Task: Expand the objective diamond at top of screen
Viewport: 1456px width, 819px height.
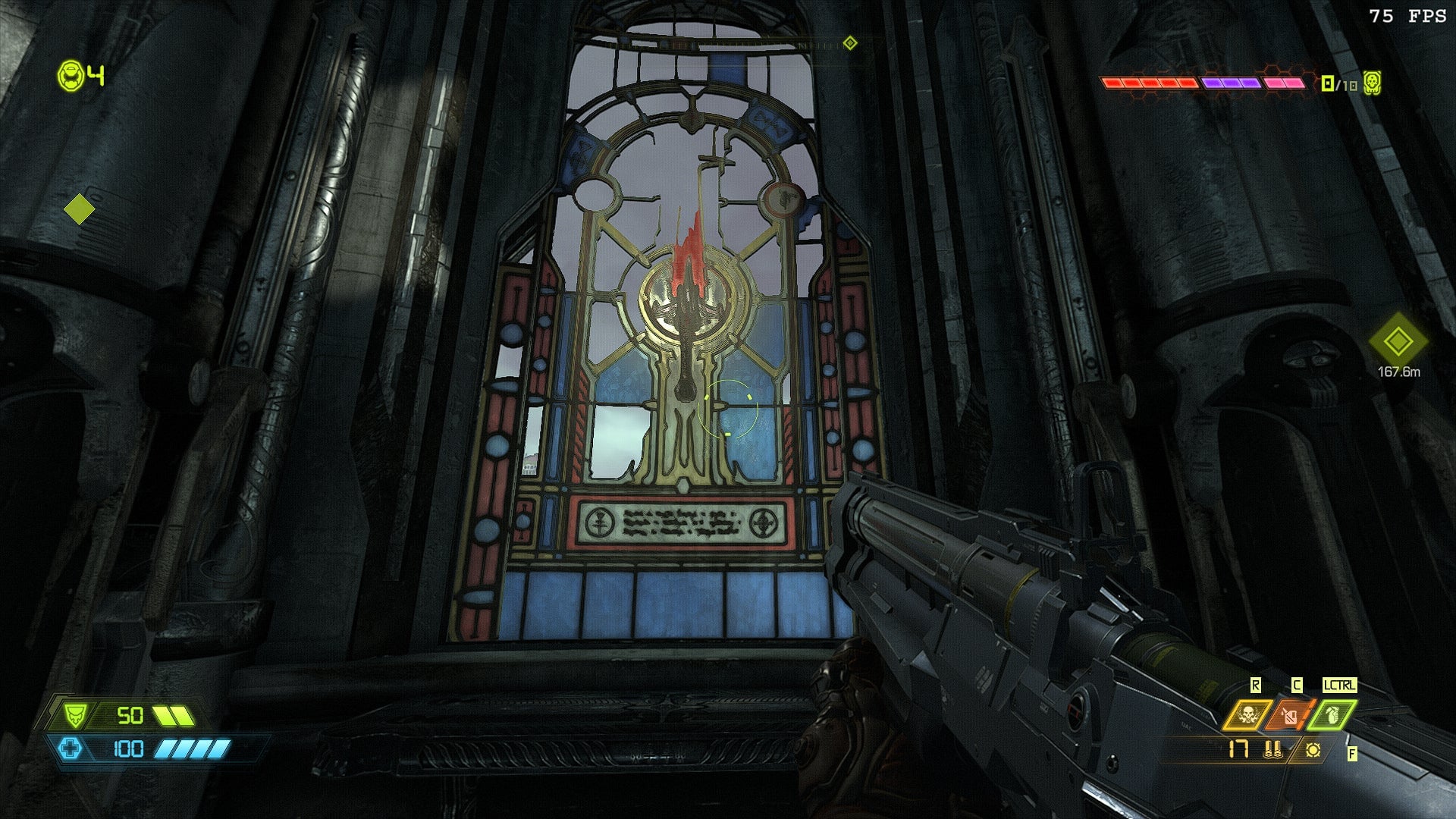Action: (x=851, y=43)
